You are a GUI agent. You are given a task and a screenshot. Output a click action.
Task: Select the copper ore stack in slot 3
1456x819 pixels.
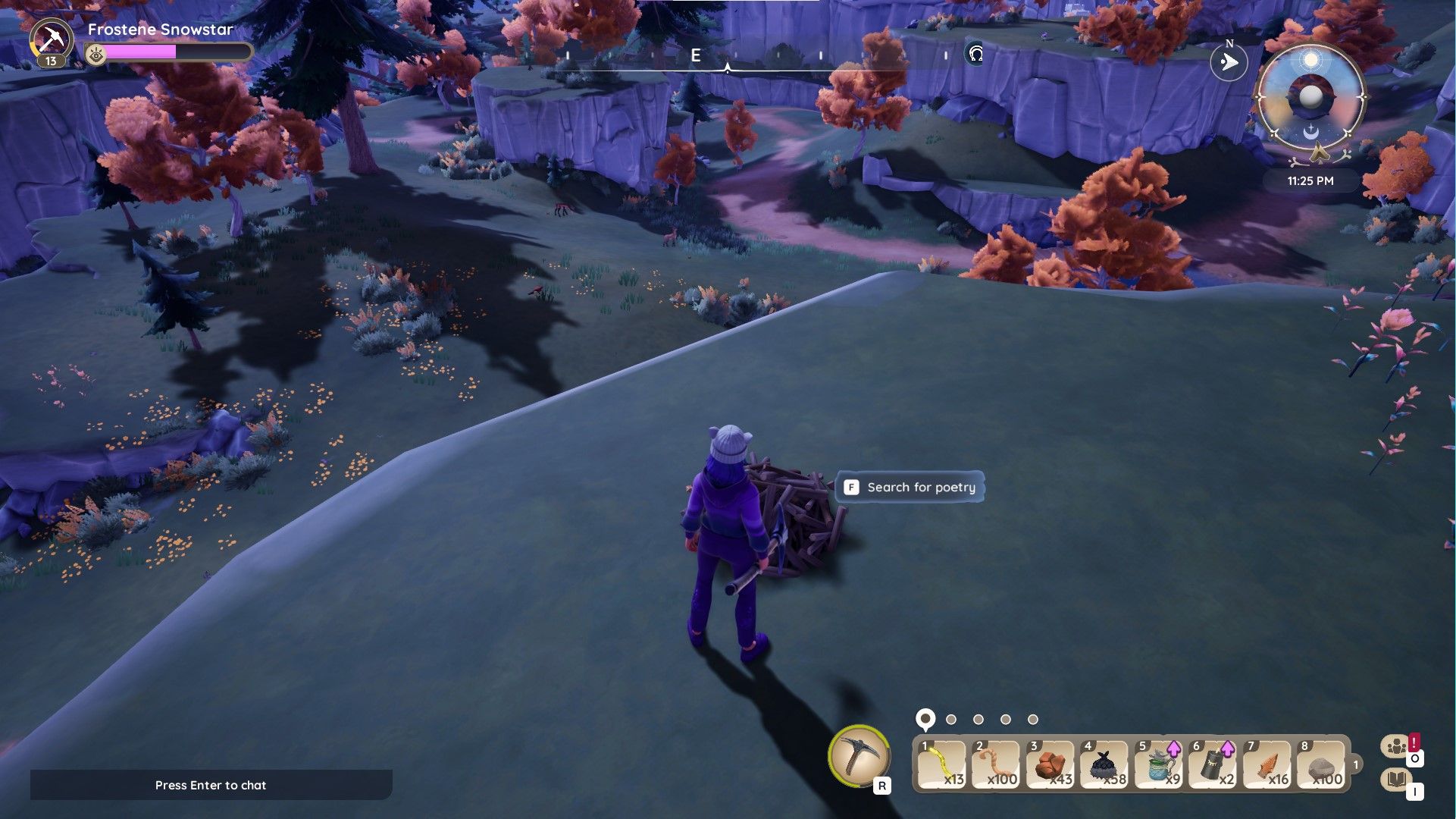click(1051, 764)
